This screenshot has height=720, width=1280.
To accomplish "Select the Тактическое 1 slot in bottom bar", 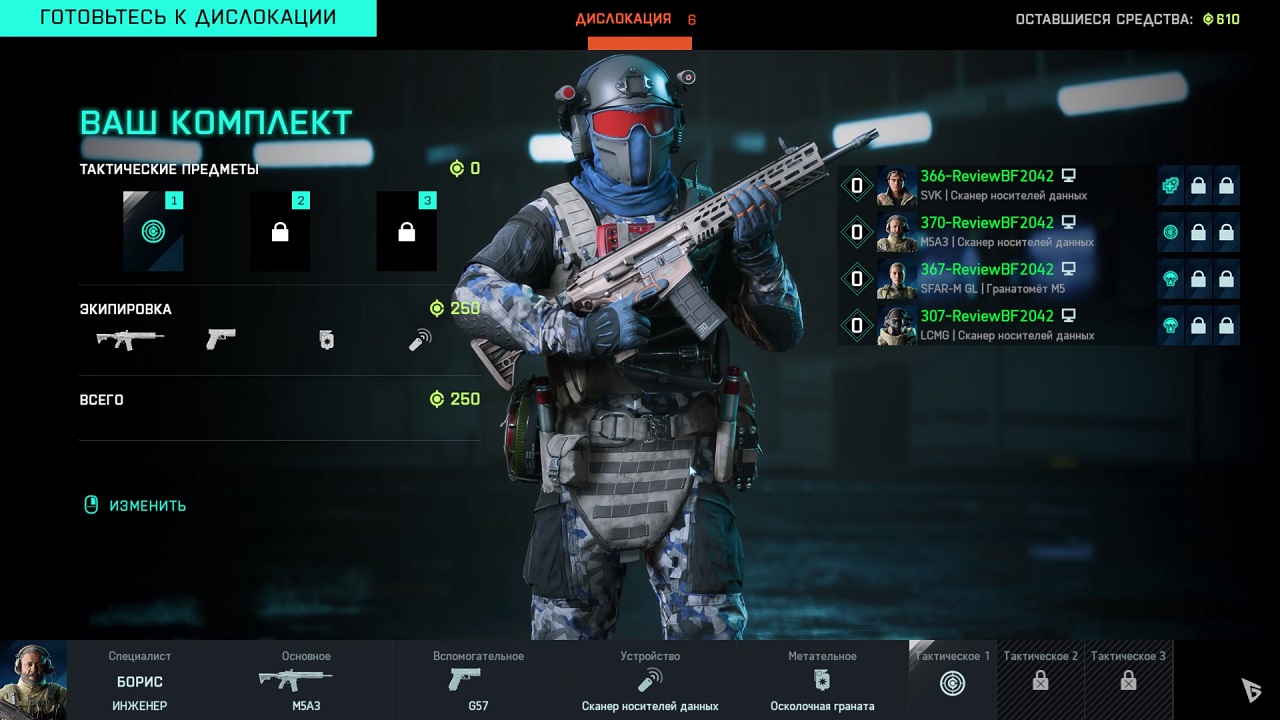I will click(x=952, y=681).
